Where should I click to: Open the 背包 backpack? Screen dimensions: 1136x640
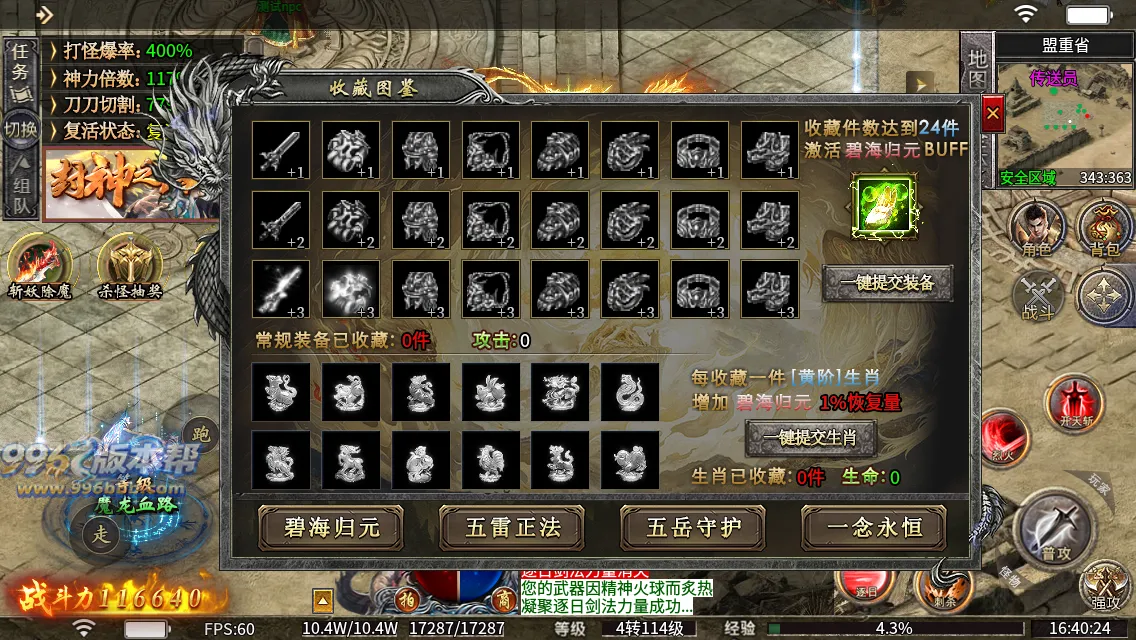(x=1105, y=228)
